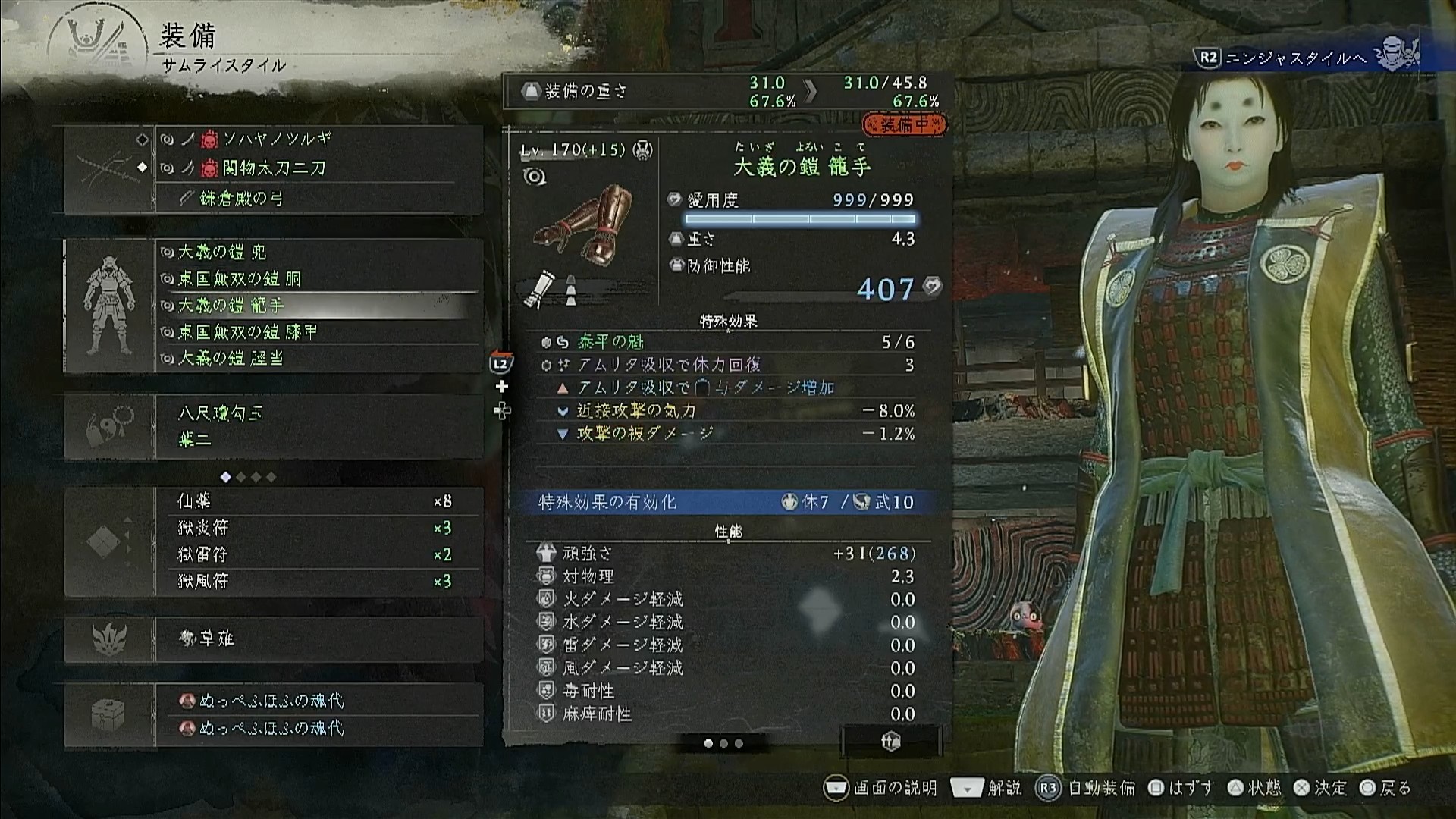Click the 赤平の魁 set bonus effect row

tap(726, 343)
